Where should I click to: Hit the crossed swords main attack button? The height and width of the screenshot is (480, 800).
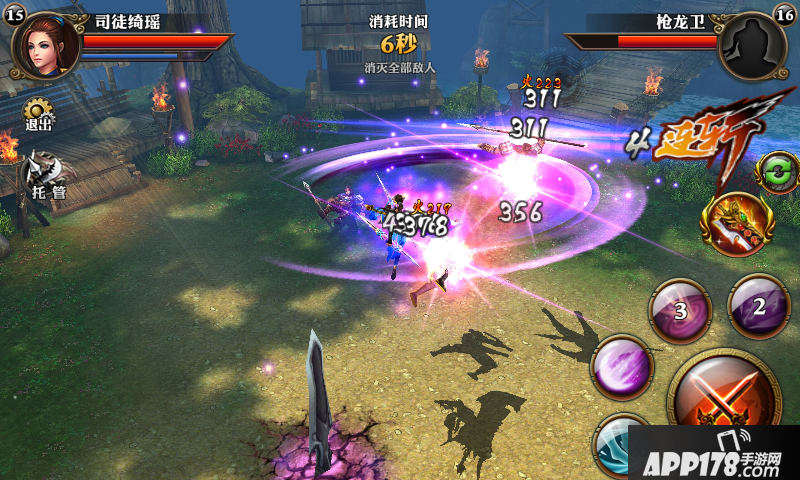coord(726,394)
